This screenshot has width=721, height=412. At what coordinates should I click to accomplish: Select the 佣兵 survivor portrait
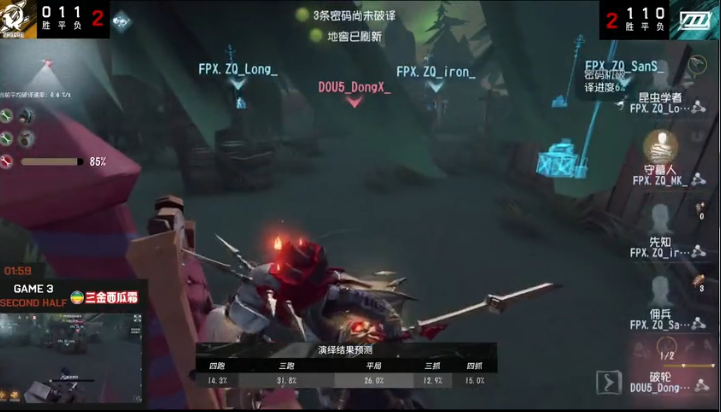point(660,291)
